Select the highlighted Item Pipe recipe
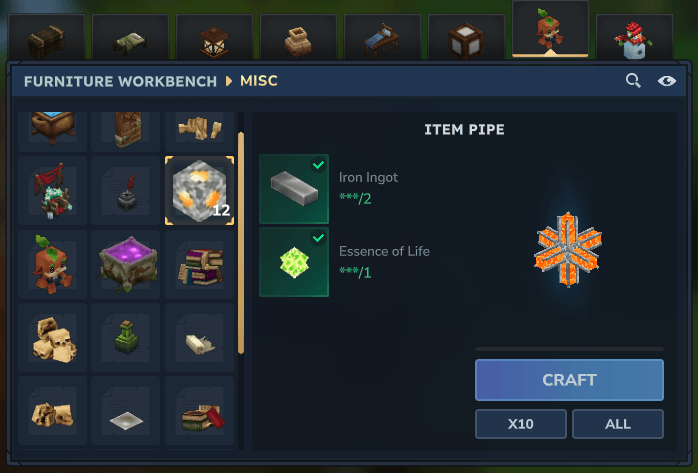Screen dimensions: 698x473 point(200,190)
